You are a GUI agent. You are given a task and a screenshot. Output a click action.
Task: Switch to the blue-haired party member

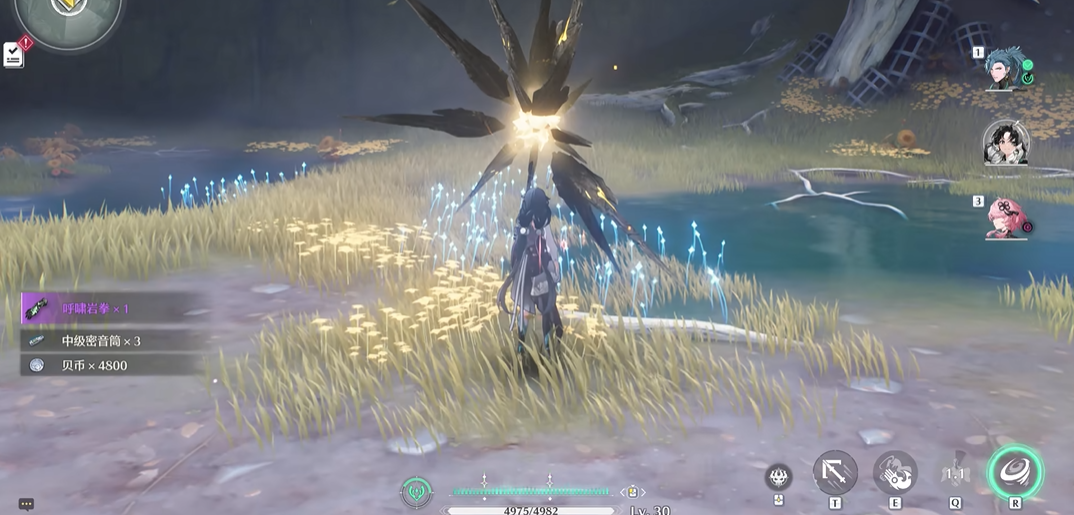(1008, 68)
